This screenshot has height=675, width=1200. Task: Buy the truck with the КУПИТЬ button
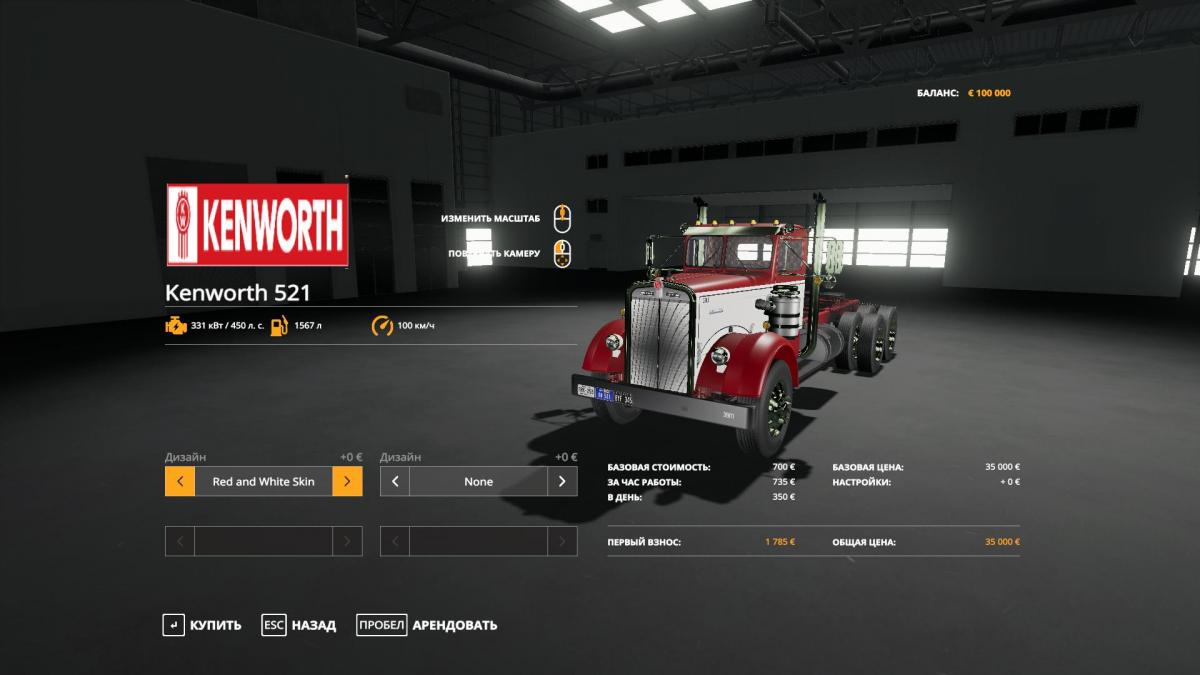pyautogui.click(x=203, y=625)
